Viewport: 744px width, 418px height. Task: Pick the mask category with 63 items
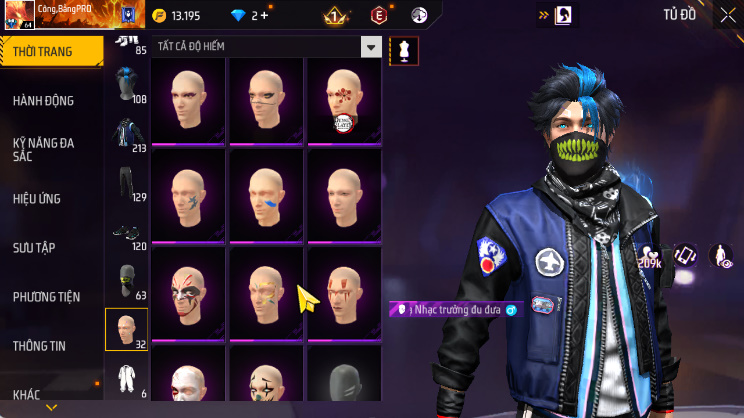pos(126,281)
